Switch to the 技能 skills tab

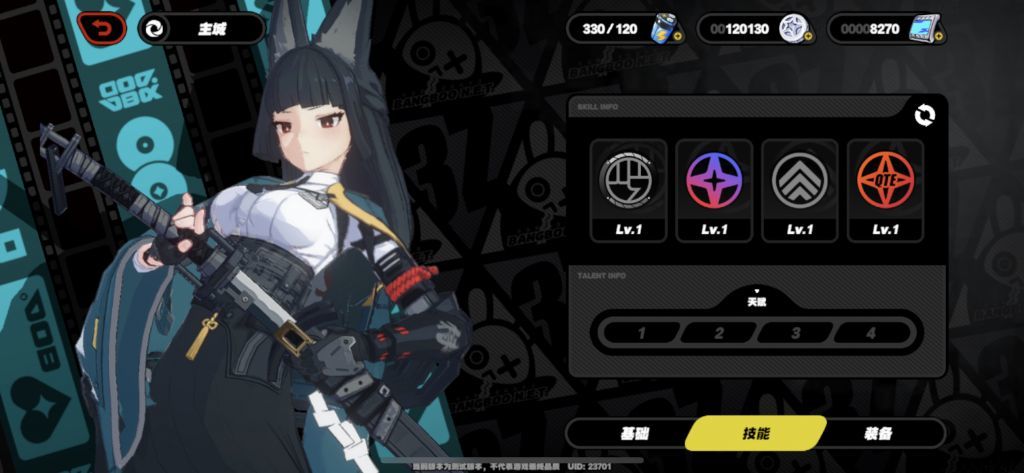point(756,433)
